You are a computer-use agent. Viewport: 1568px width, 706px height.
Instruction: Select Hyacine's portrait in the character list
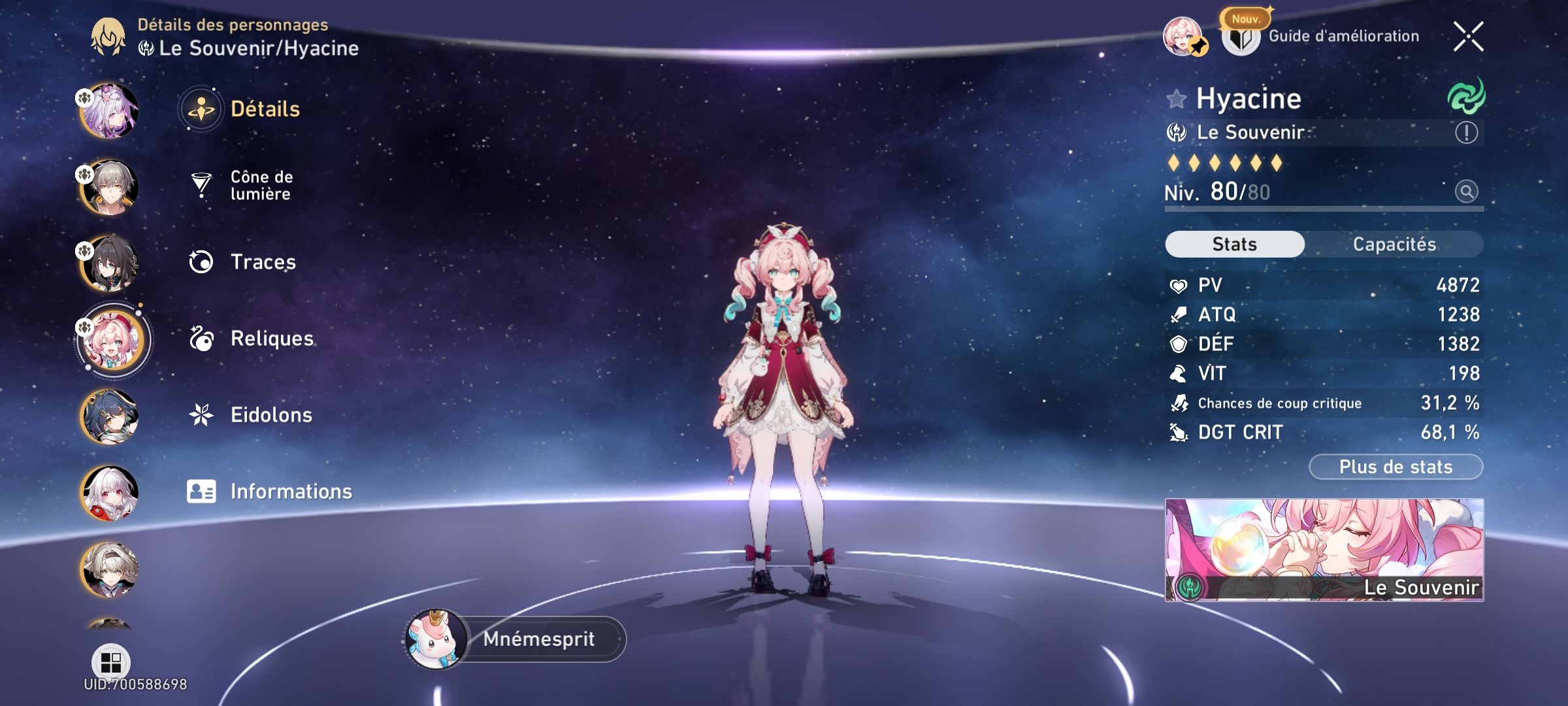pos(111,339)
